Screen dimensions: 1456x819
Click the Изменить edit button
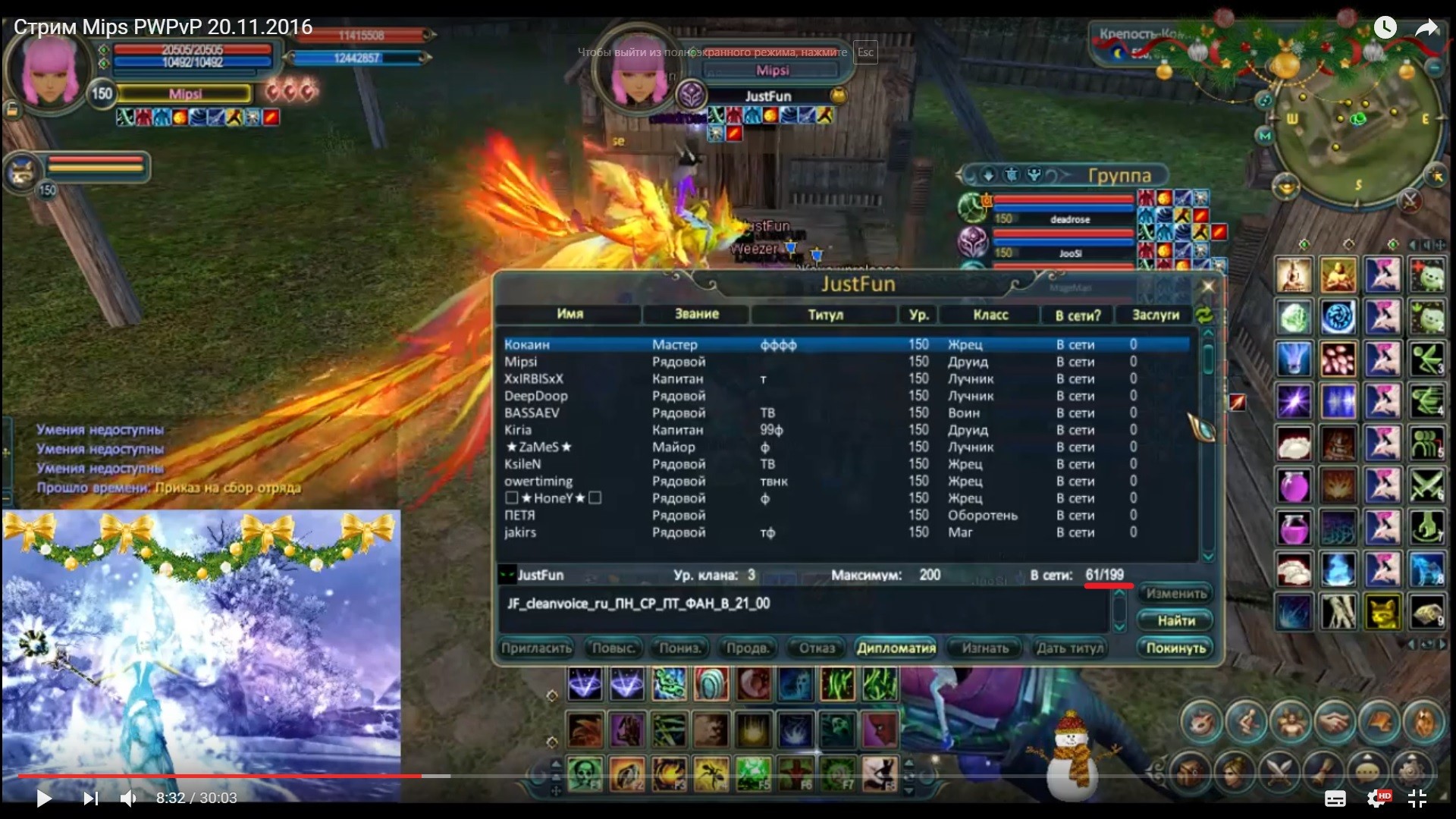tap(1175, 594)
